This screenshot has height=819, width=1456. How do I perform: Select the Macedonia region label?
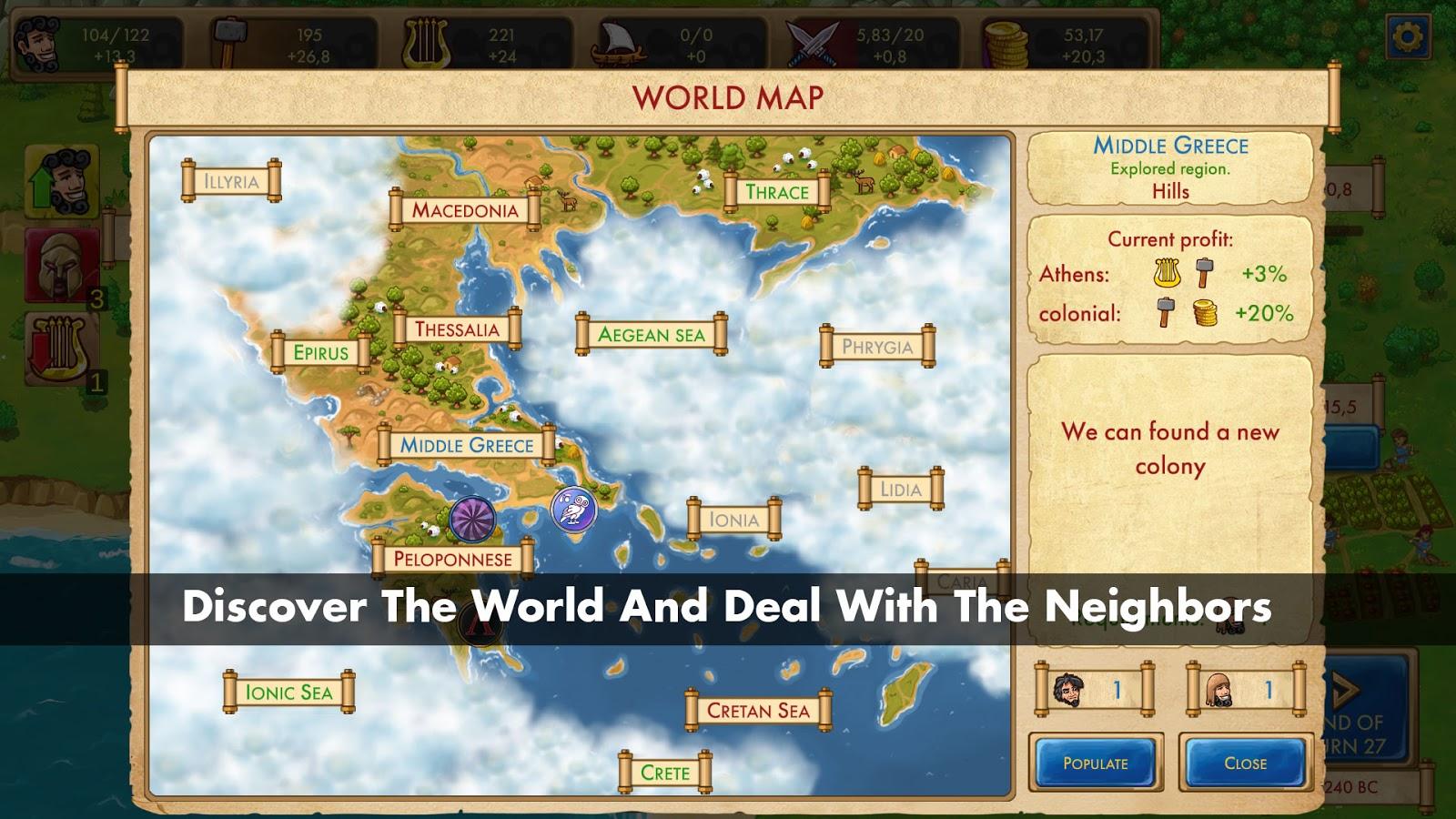[465, 210]
